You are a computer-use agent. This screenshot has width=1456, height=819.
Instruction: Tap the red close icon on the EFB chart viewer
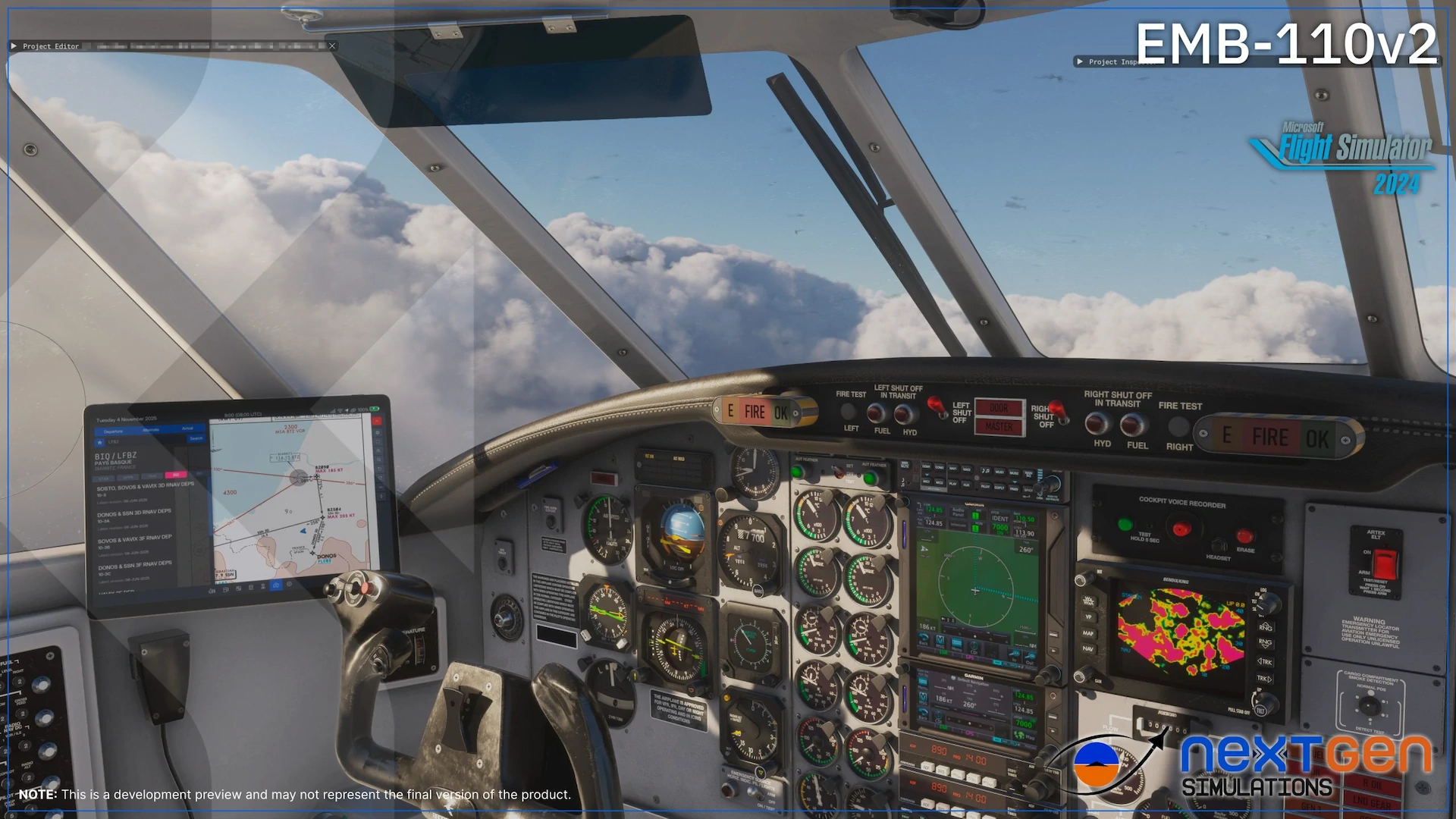[376, 421]
